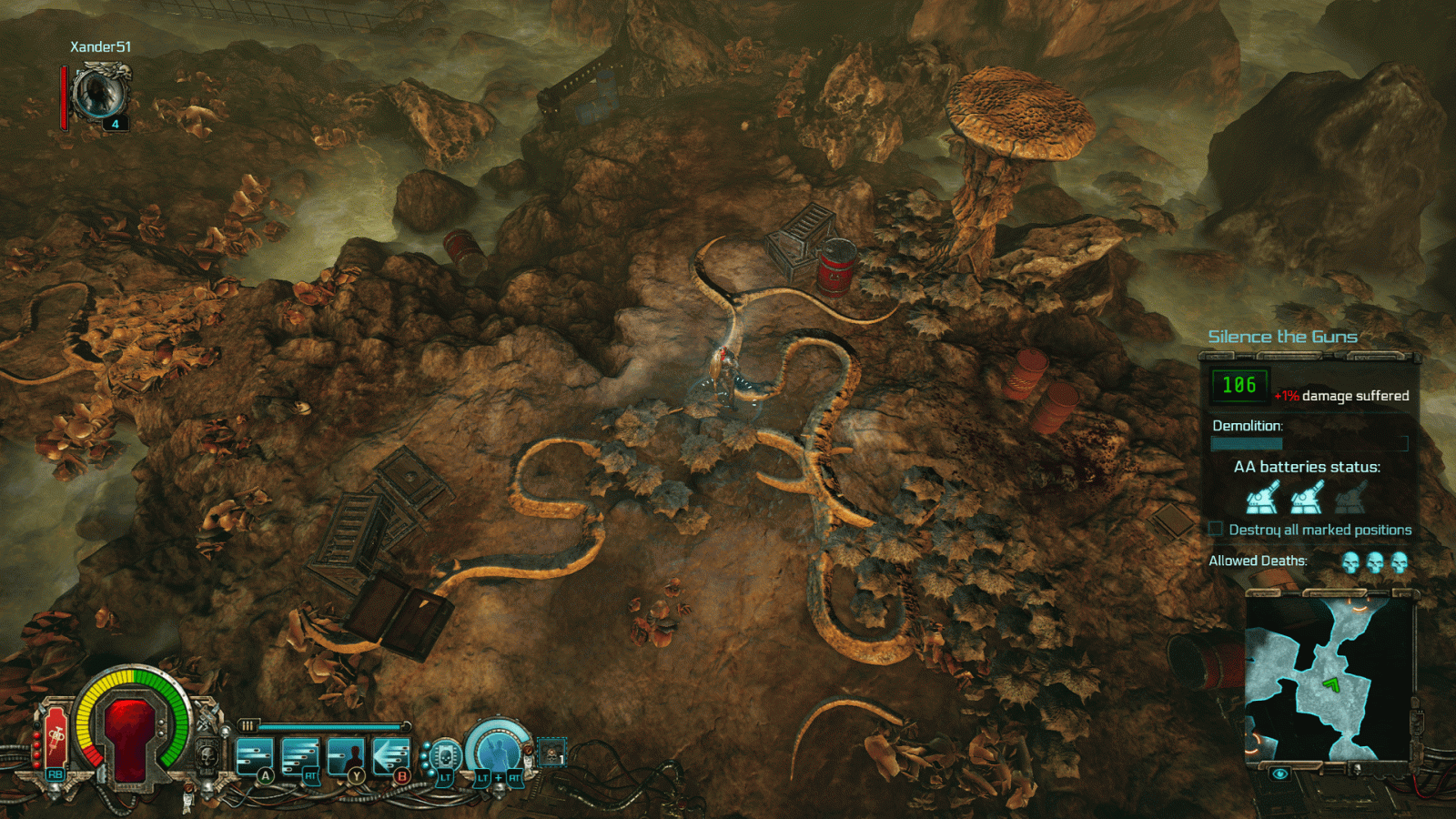Activate the LT skull-tablet ability icon
The height and width of the screenshot is (819, 1456).
445,753
